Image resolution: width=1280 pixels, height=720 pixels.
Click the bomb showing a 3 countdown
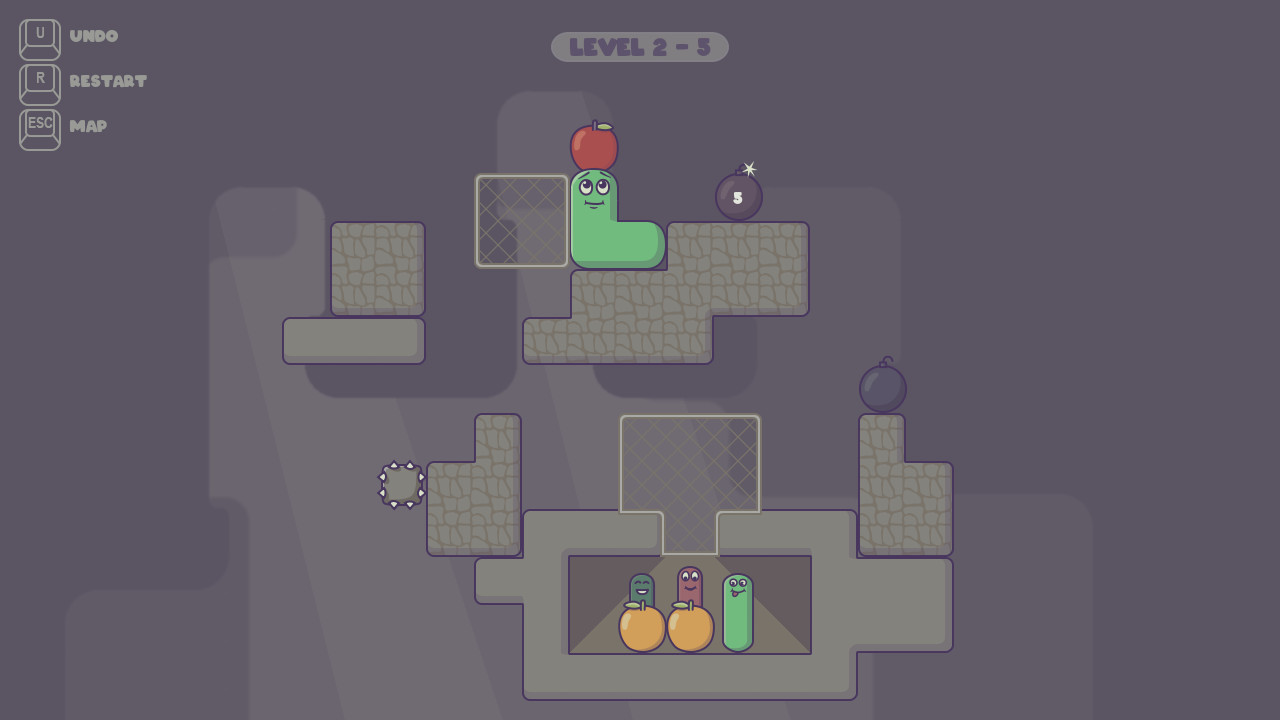coord(737,197)
